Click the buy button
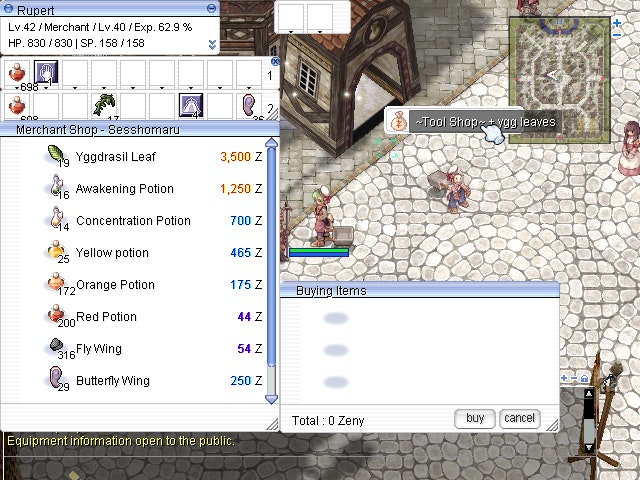Viewport: 640px width, 480px height. click(474, 419)
